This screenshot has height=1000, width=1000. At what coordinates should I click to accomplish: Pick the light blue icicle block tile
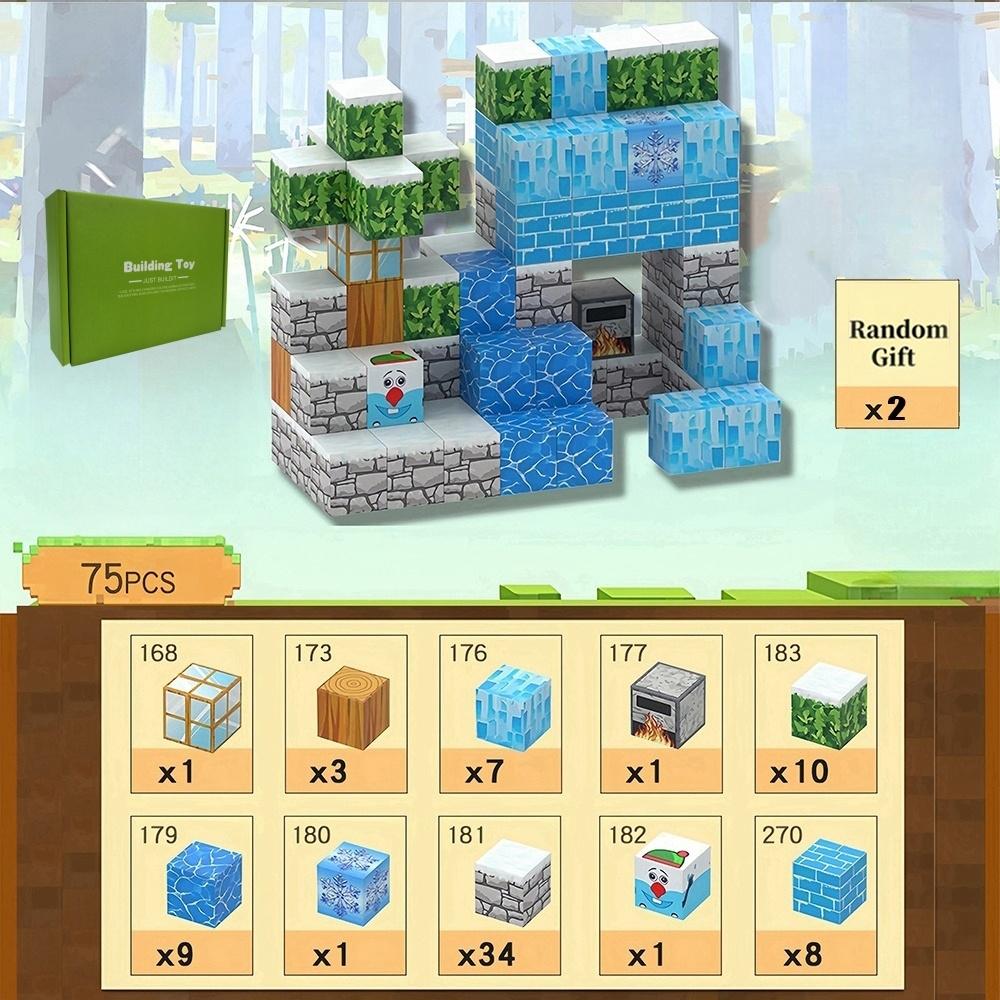click(502, 713)
